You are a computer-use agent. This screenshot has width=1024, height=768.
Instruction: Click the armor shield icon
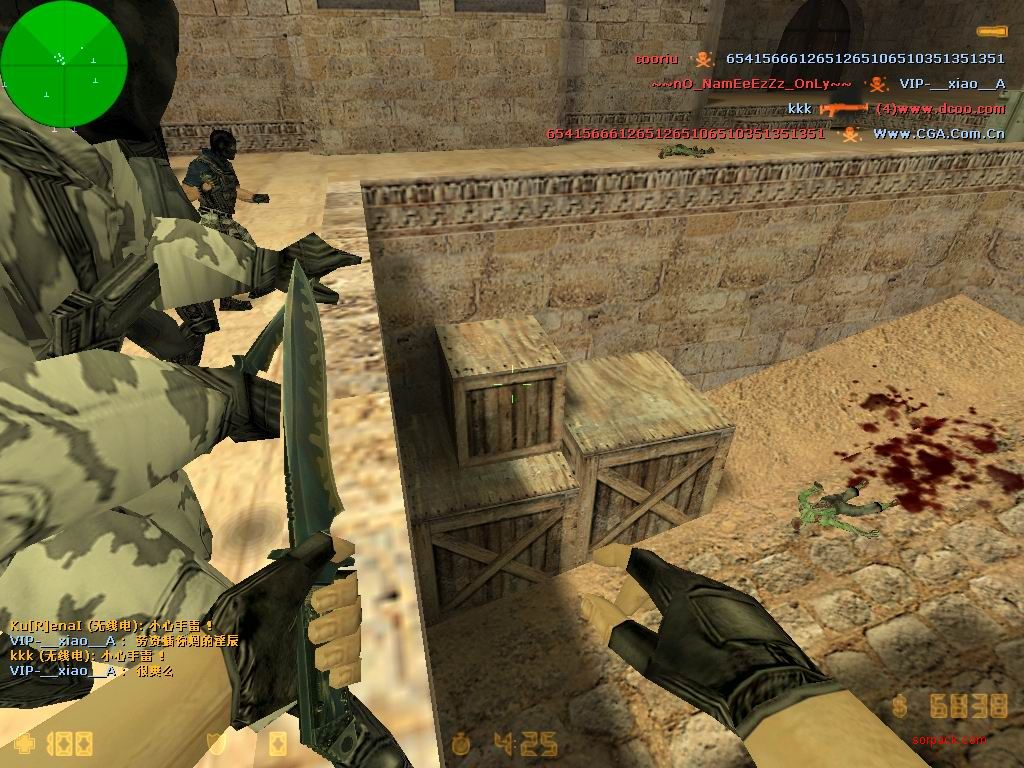coord(212,743)
